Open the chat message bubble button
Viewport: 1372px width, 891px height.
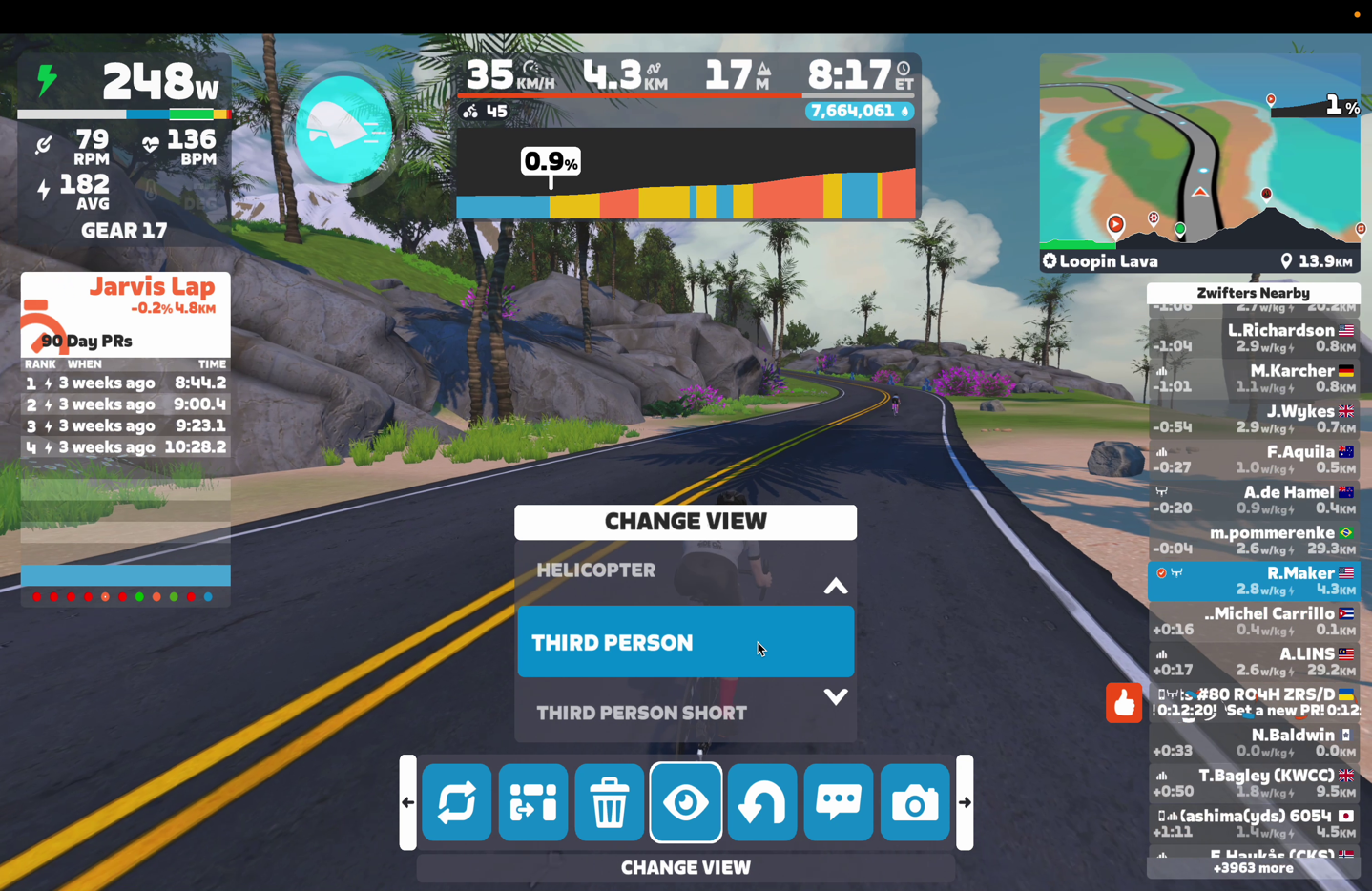839,803
